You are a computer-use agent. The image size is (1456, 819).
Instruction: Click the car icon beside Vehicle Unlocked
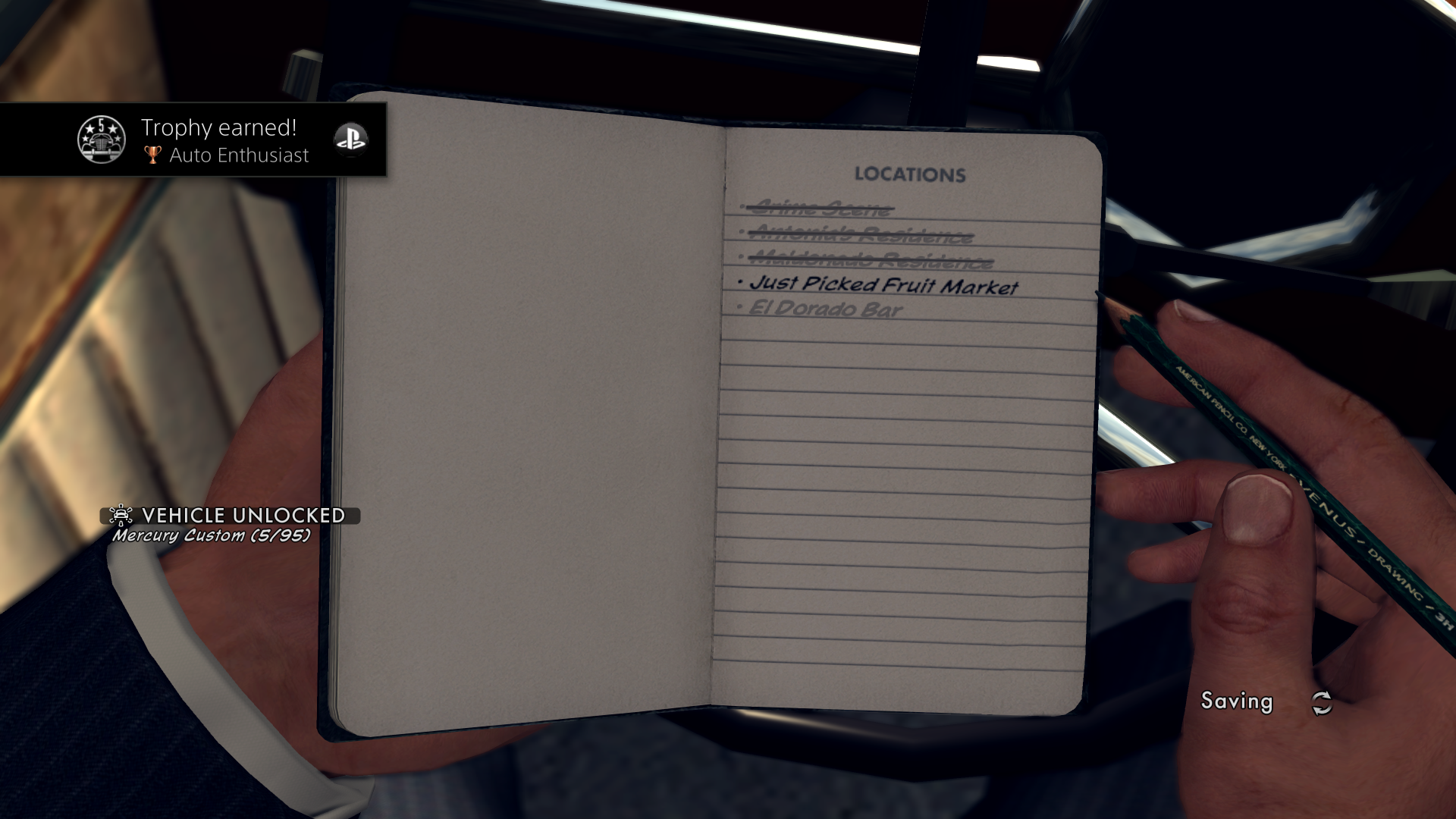coord(119,516)
